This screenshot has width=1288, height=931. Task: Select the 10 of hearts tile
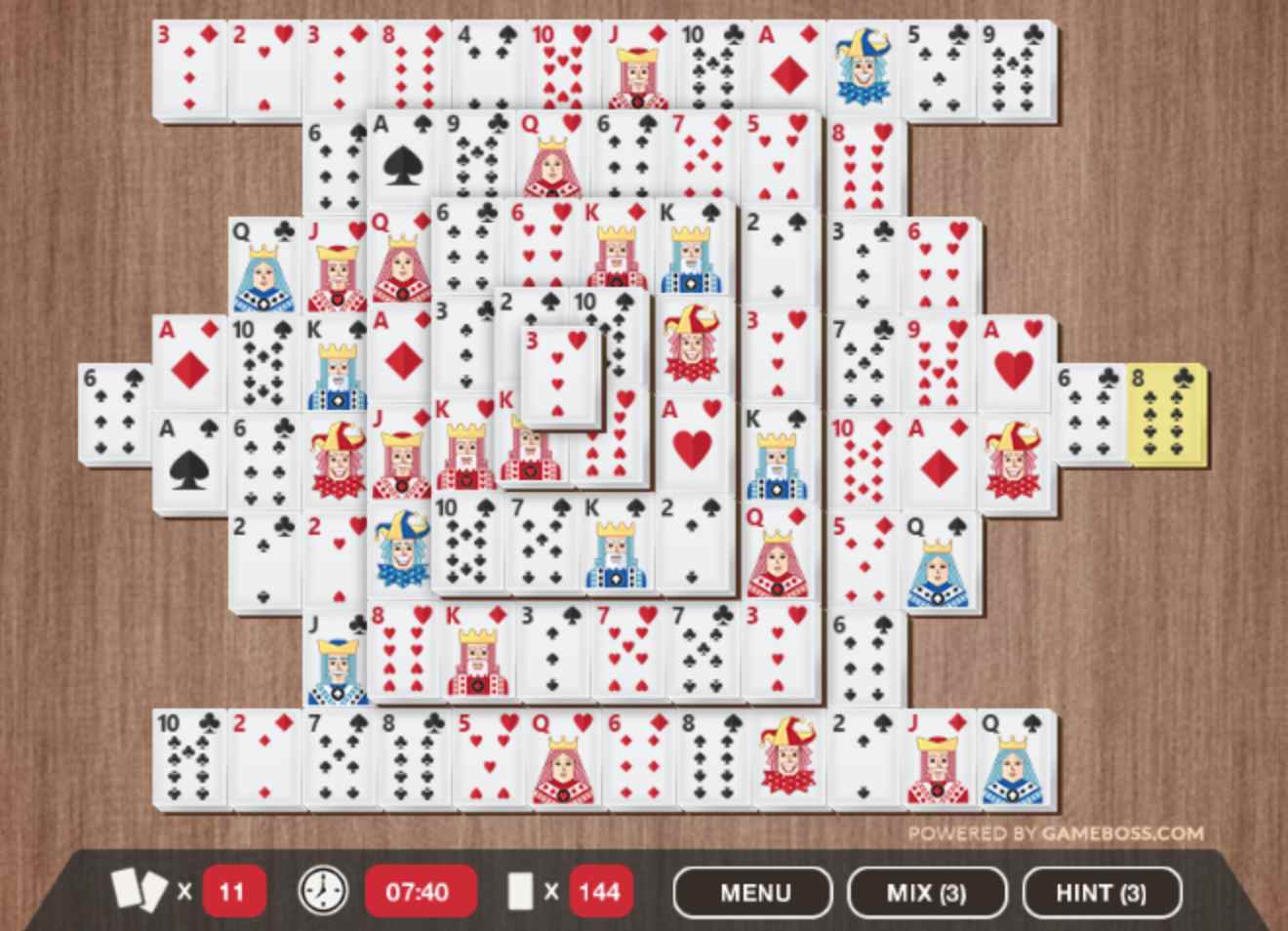[x=563, y=68]
